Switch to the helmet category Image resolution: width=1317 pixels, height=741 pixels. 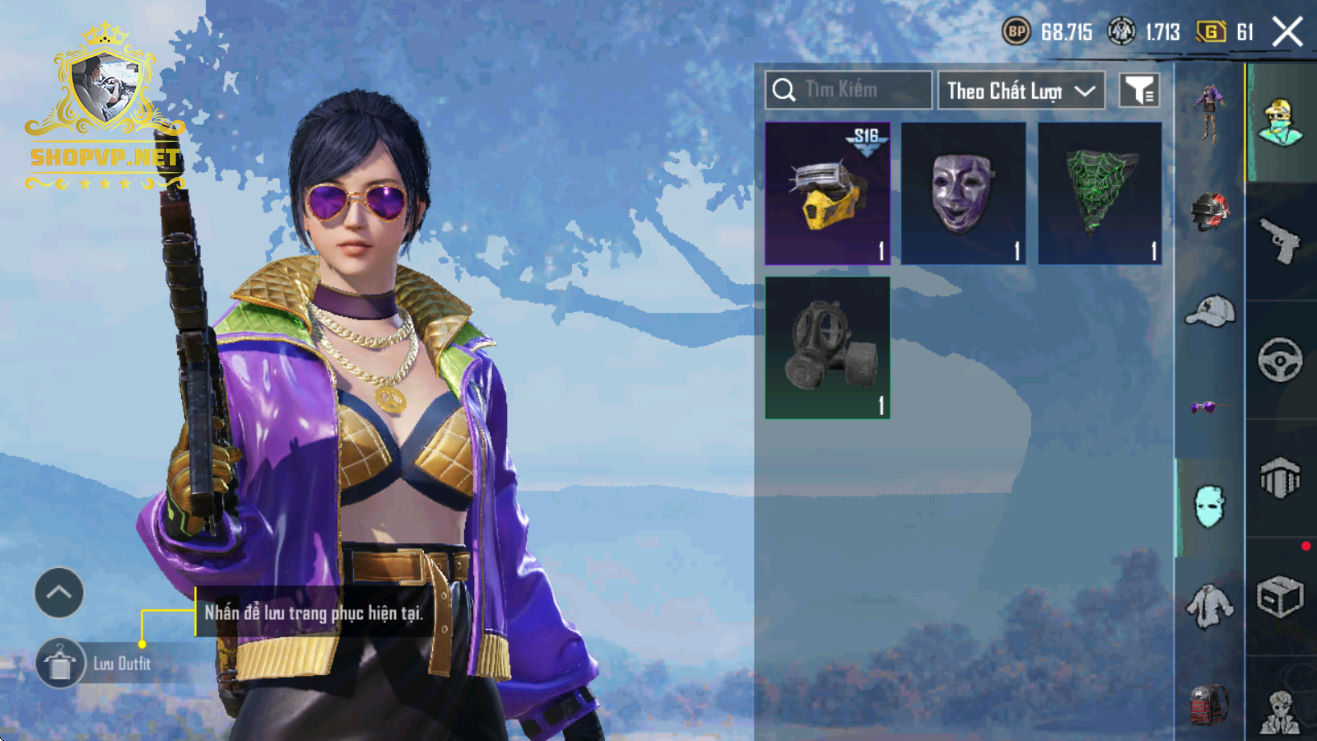(1210, 212)
